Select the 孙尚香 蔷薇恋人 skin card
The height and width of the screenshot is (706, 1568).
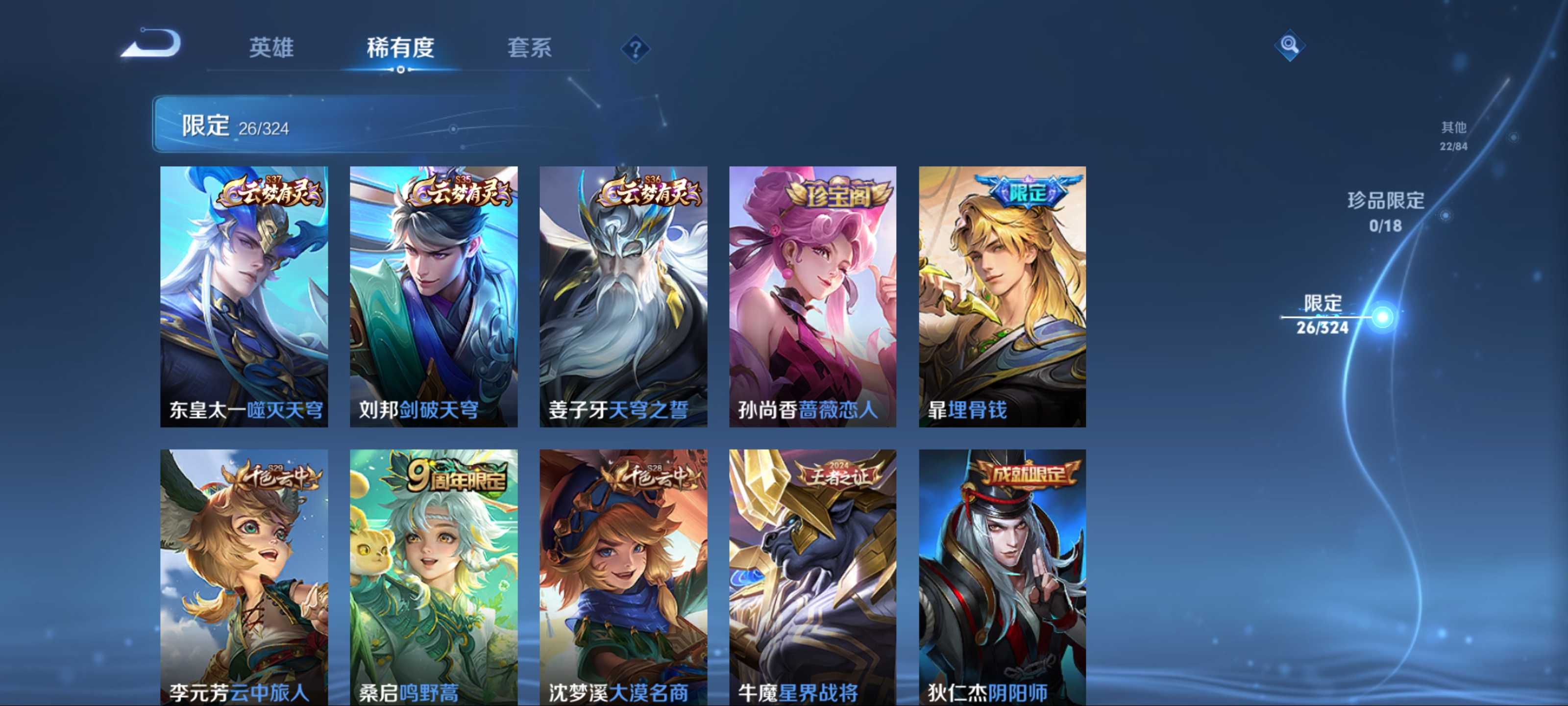pyautogui.click(x=812, y=296)
